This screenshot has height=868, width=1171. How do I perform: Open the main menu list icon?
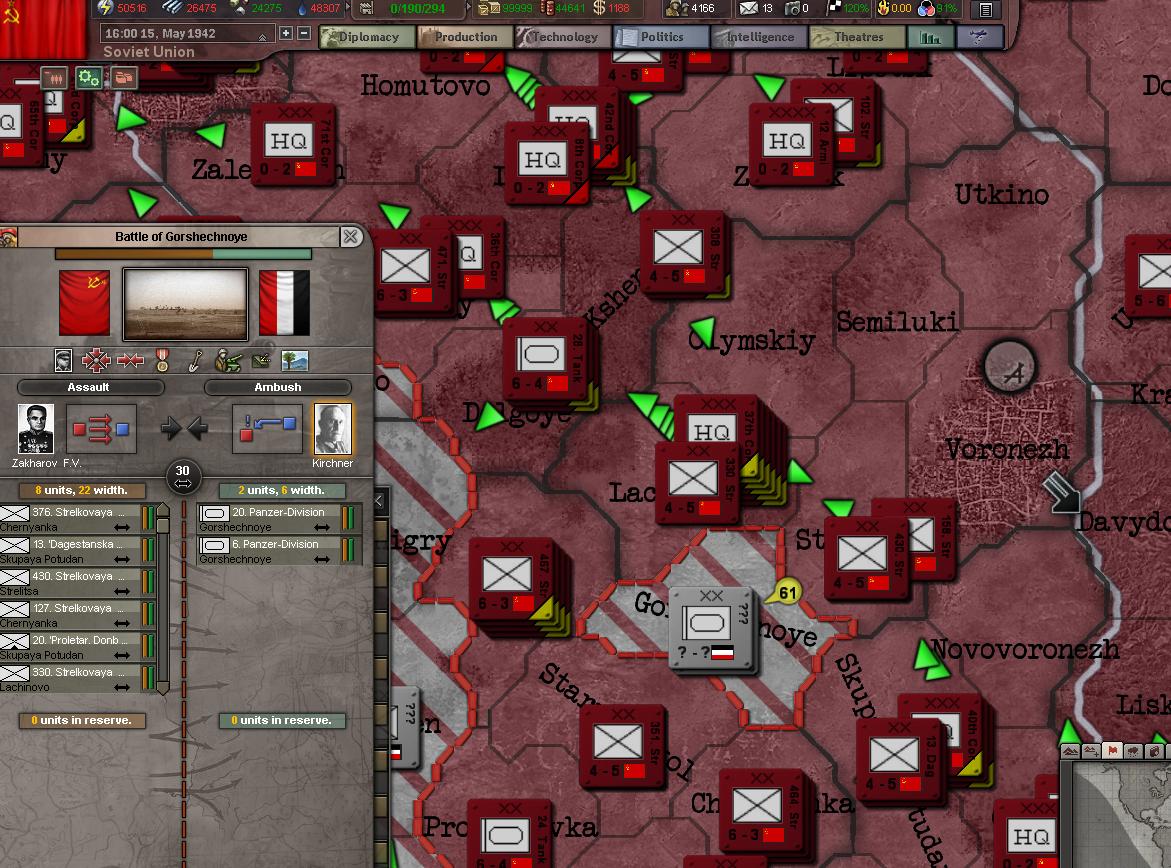986,10
